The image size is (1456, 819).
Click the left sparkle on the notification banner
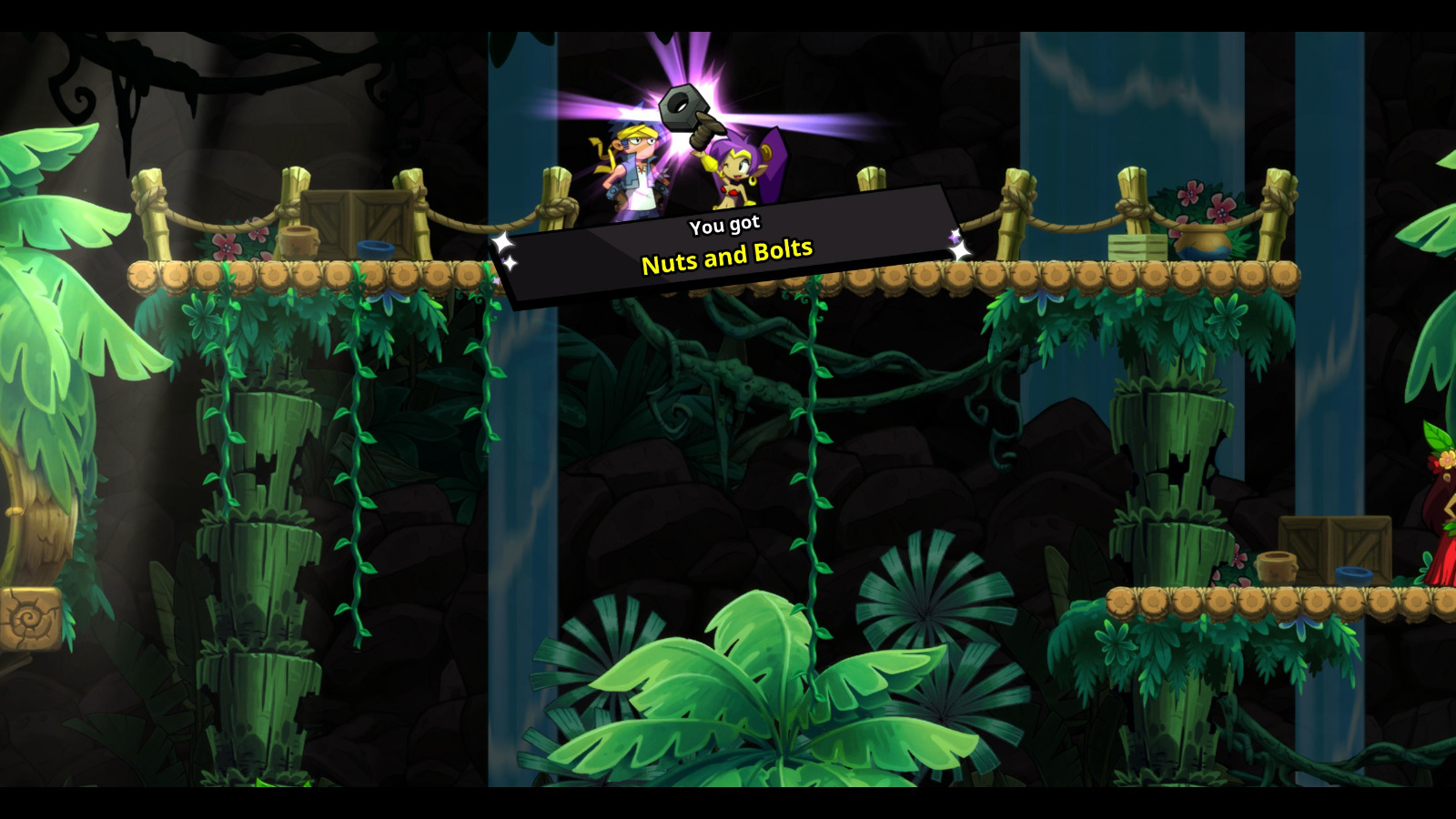502,244
